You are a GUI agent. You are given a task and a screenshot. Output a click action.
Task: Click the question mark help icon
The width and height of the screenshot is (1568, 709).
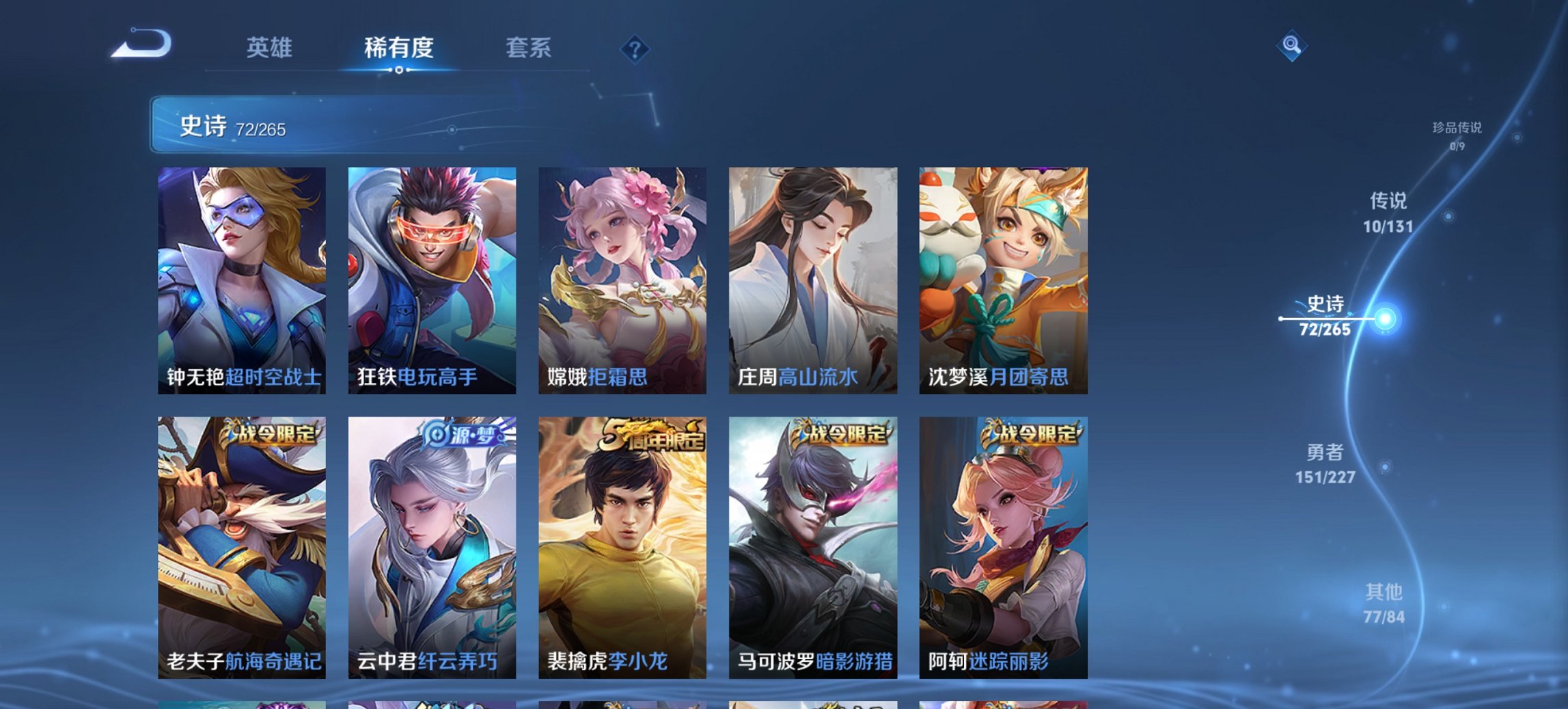(634, 48)
